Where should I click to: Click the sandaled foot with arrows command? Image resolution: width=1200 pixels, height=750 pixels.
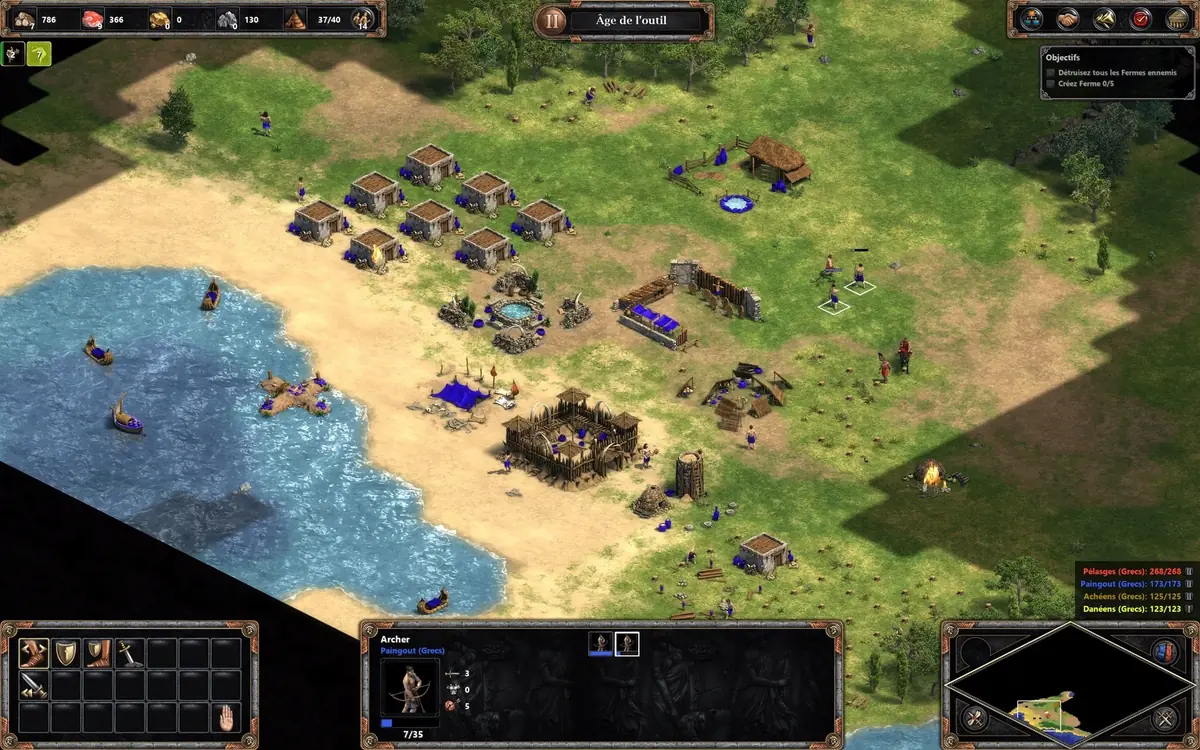click(33, 653)
